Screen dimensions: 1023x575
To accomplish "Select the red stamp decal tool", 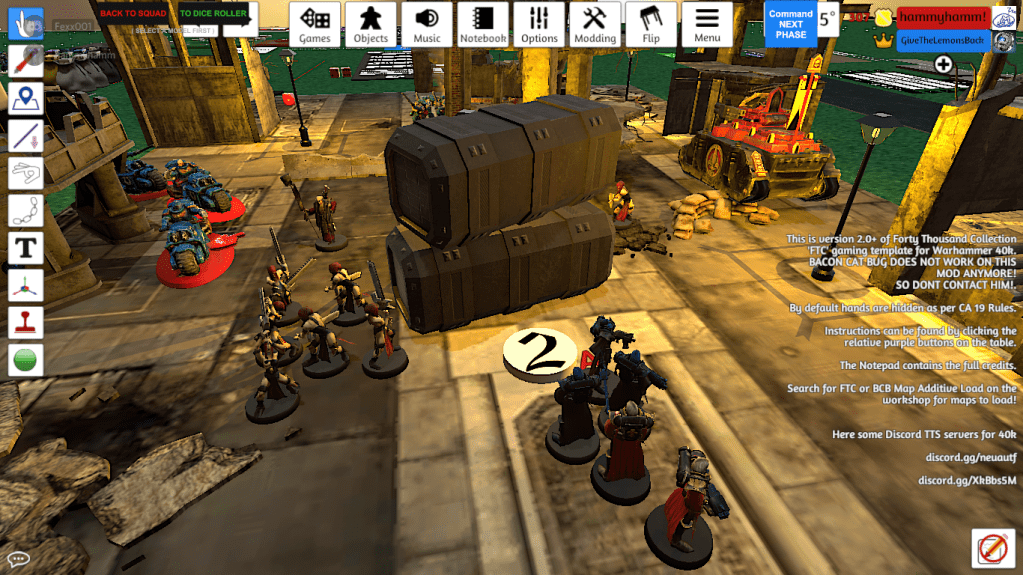I will pyautogui.click(x=25, y=322).
